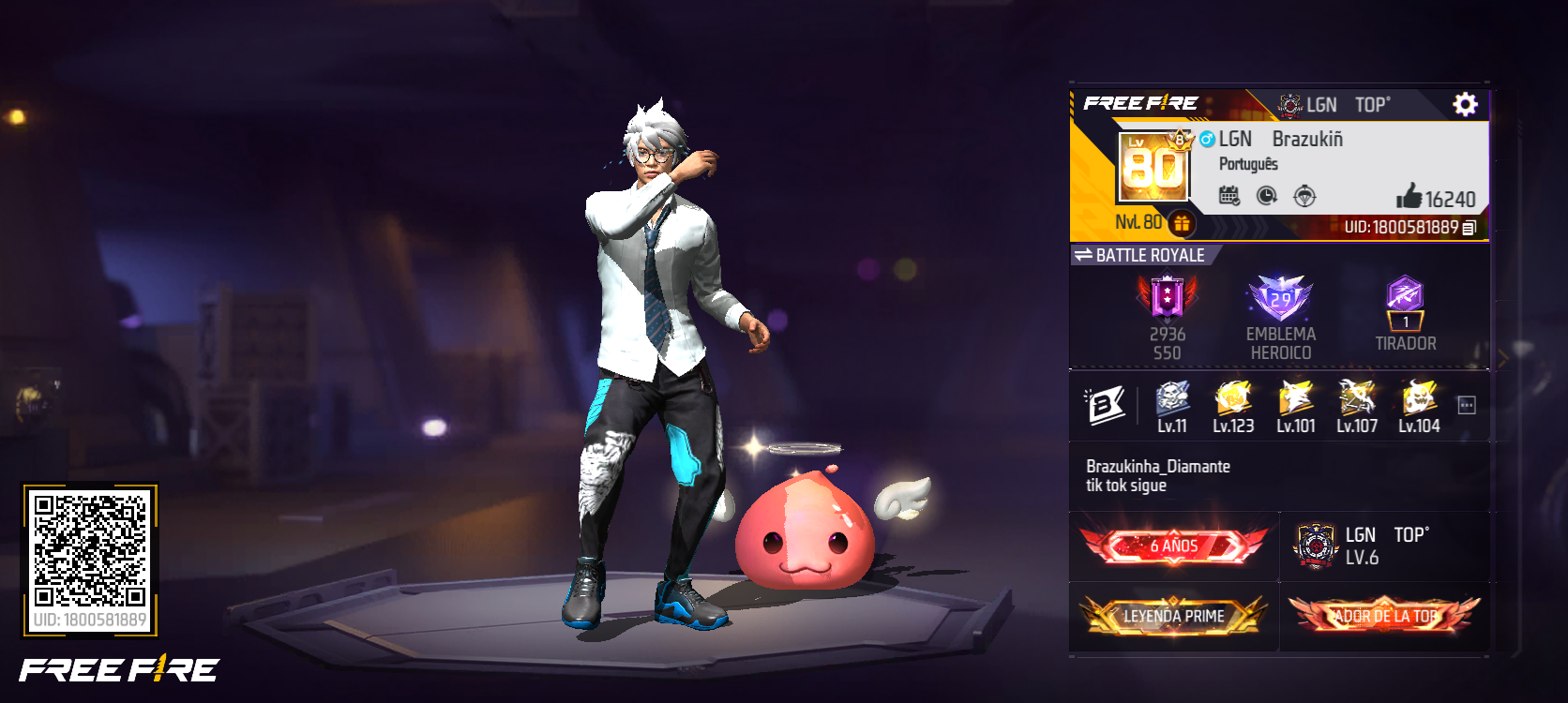Select the 6 Años title banner
1568x703 pixels.
pyautogui.click(x=1173, y=546)
